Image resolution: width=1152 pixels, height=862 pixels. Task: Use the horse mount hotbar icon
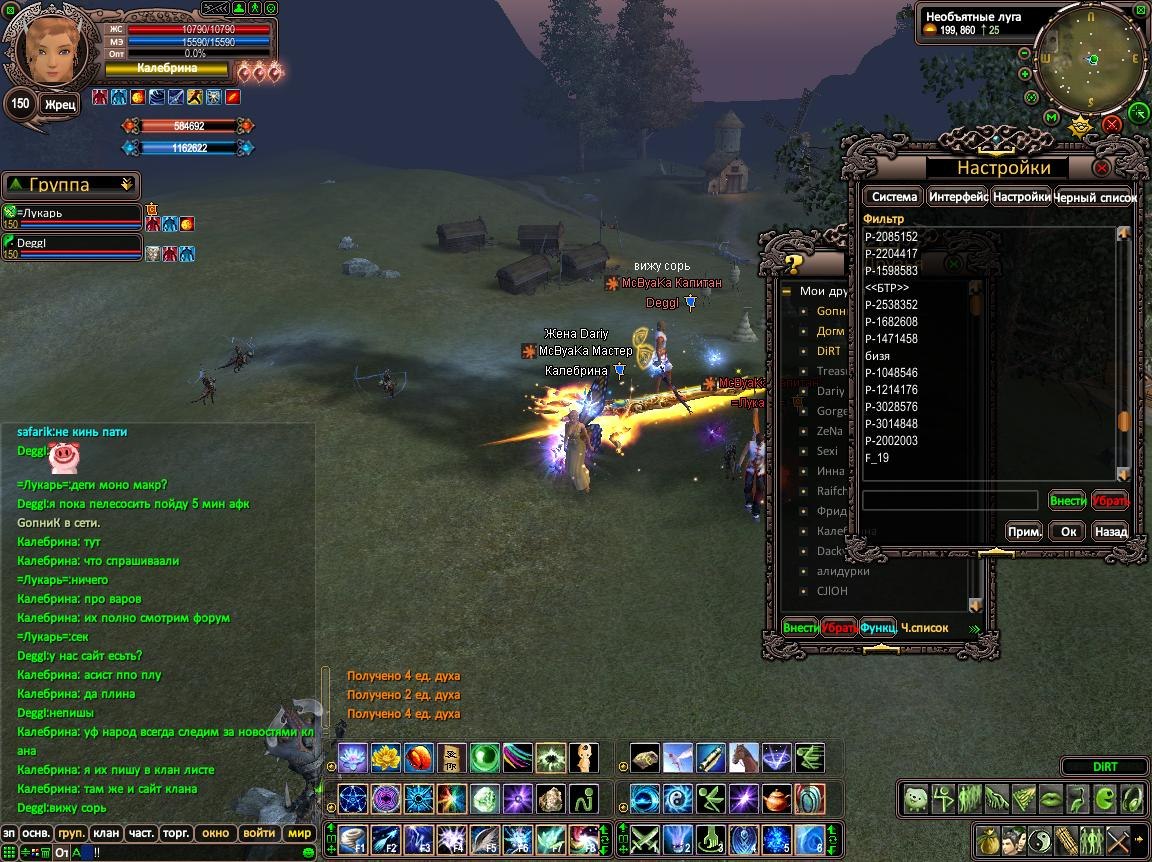tap(743, 758)
